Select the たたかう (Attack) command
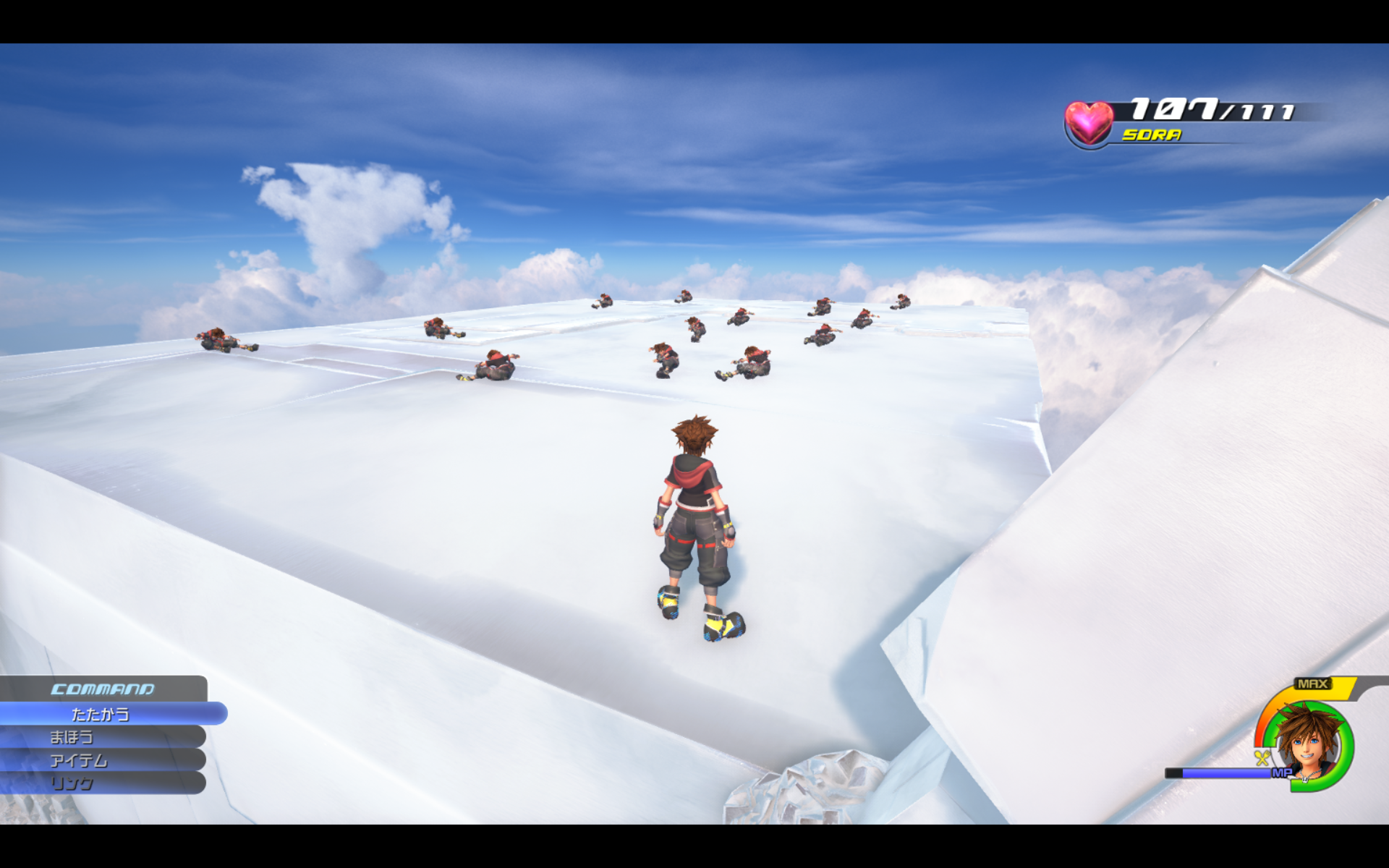The image size is (1389, 868). (101, 714)
